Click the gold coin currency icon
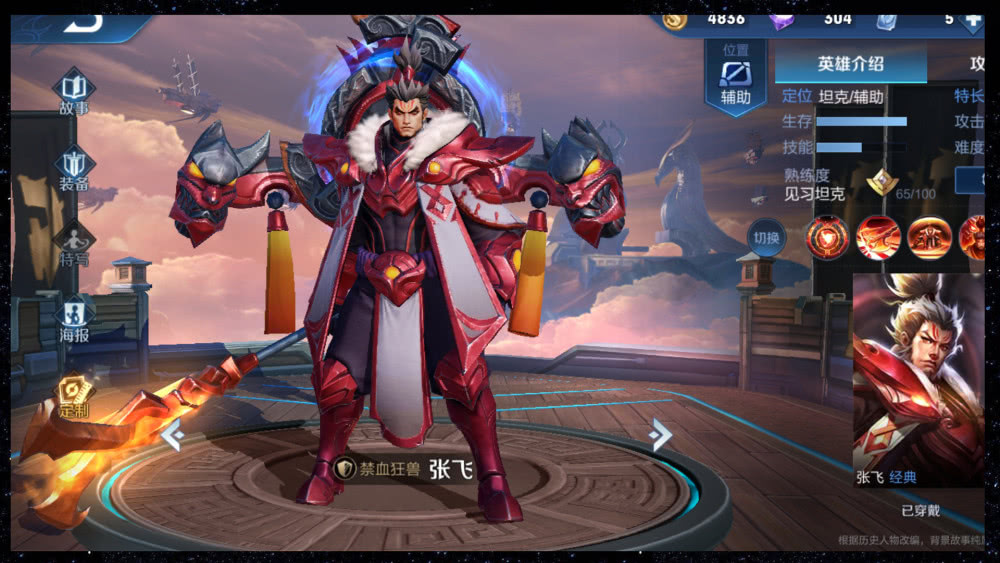The width and height of the screenshot is (1000, 563). click(x=676, y=19)
